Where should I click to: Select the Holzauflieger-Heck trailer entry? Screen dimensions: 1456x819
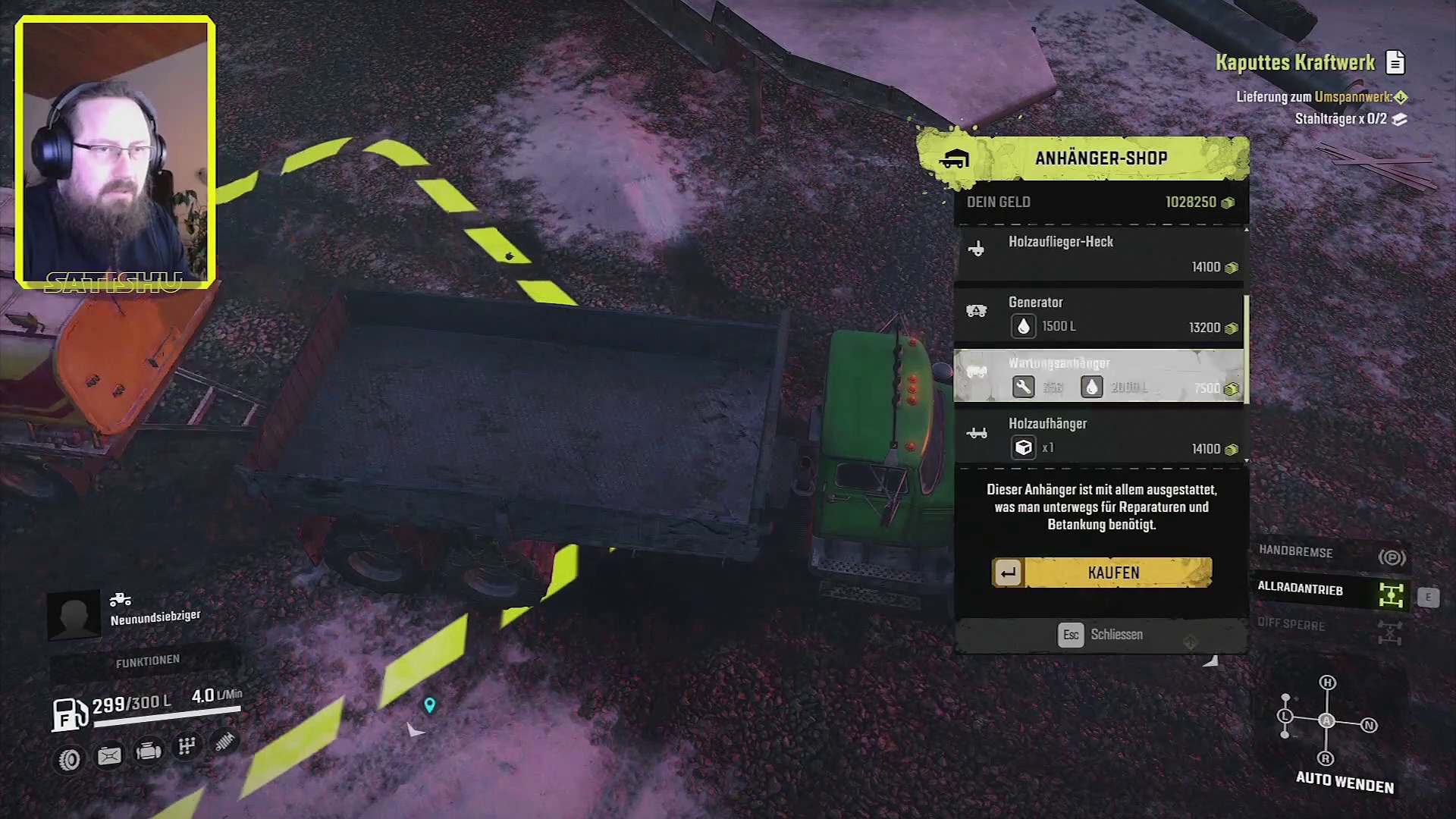pyautogui.click(x=1100, y=254)
